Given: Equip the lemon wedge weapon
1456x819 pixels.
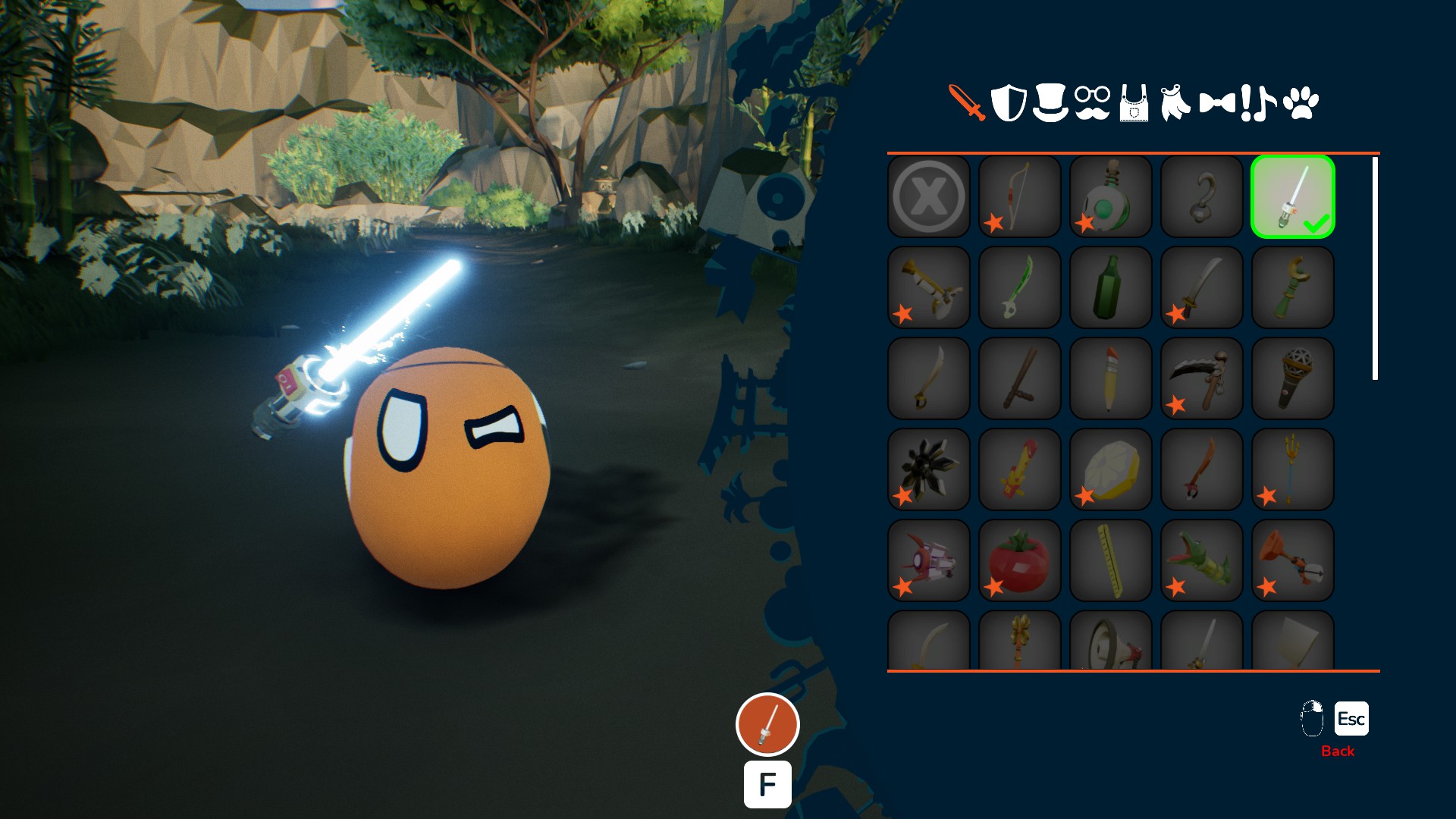Looking at the screenshot, I should [x=1111, y=470].
